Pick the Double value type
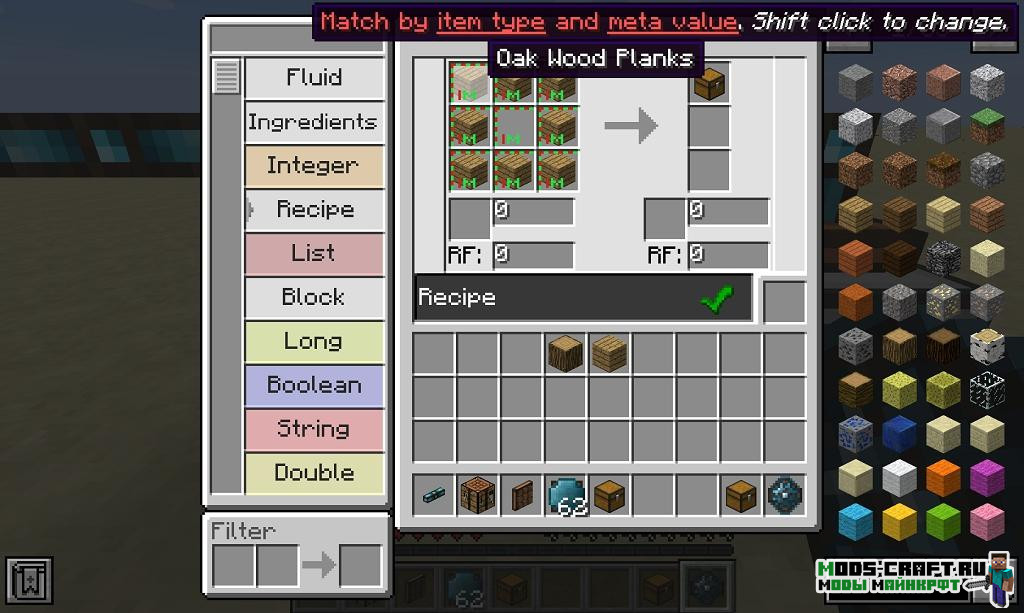Image resolution: width=1024 pixels, height=613 pixels. pyautogui.click(x=314, y=473)
